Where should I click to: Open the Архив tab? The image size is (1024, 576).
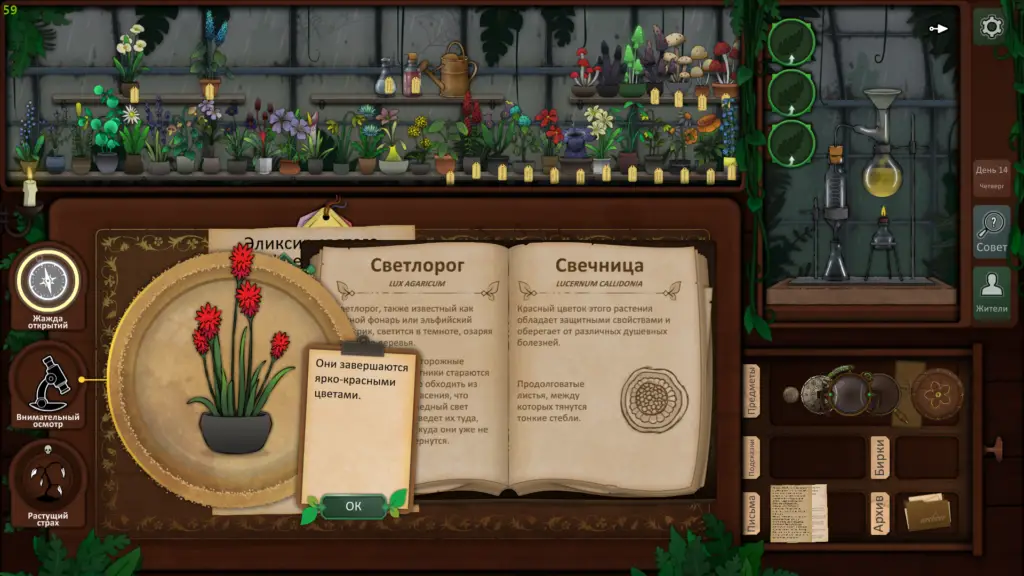[x=880, y=513]
